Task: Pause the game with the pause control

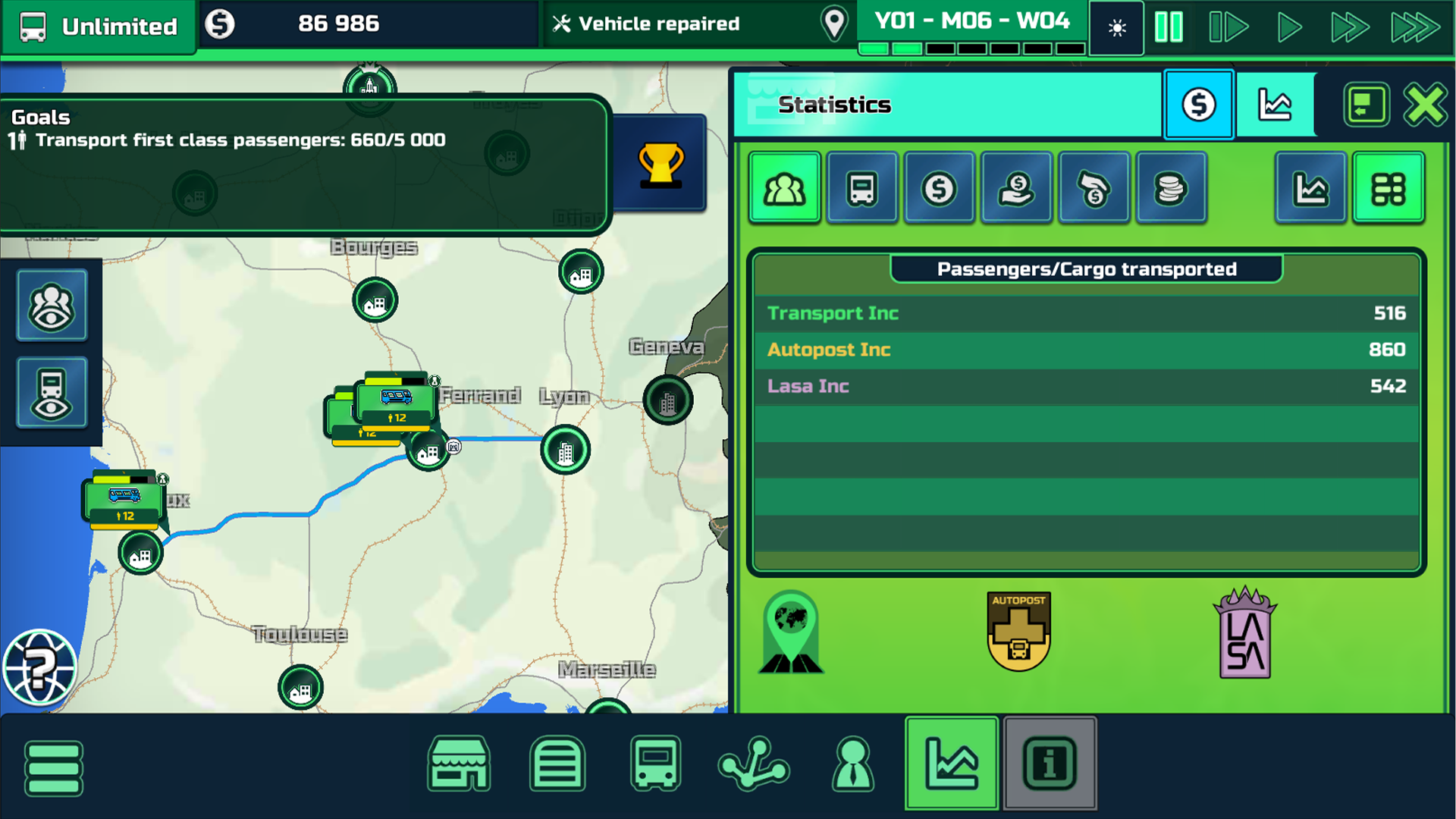Action: pos(1169,25)
